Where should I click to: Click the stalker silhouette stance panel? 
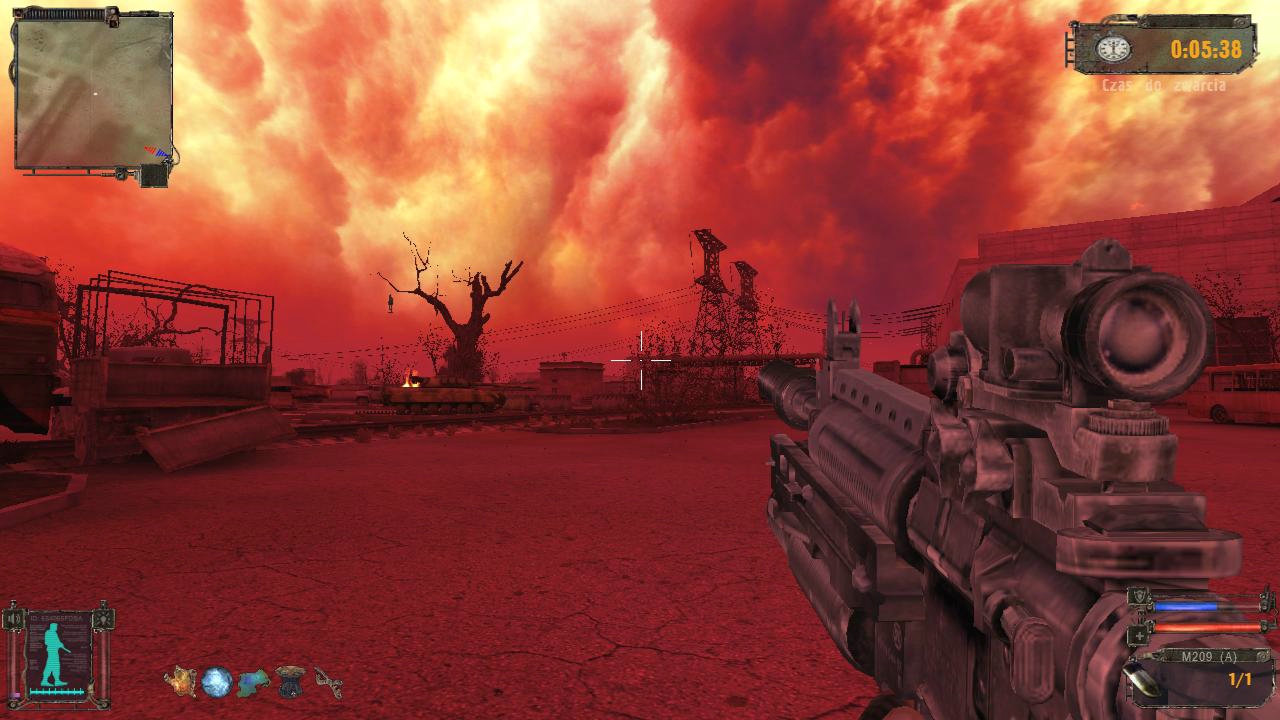pos(58,653)
